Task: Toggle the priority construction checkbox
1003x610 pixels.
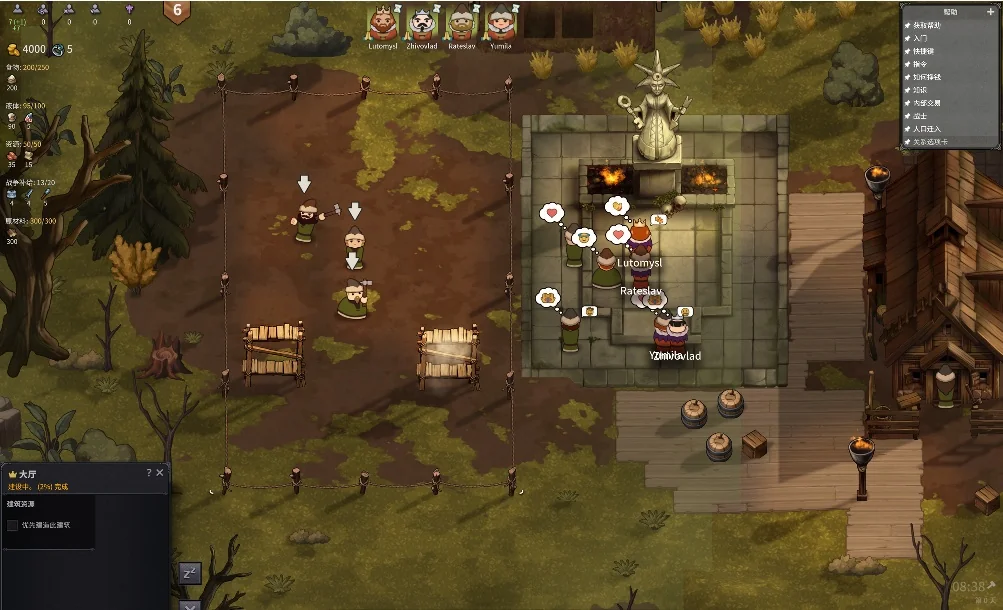Action: (13, 525)
